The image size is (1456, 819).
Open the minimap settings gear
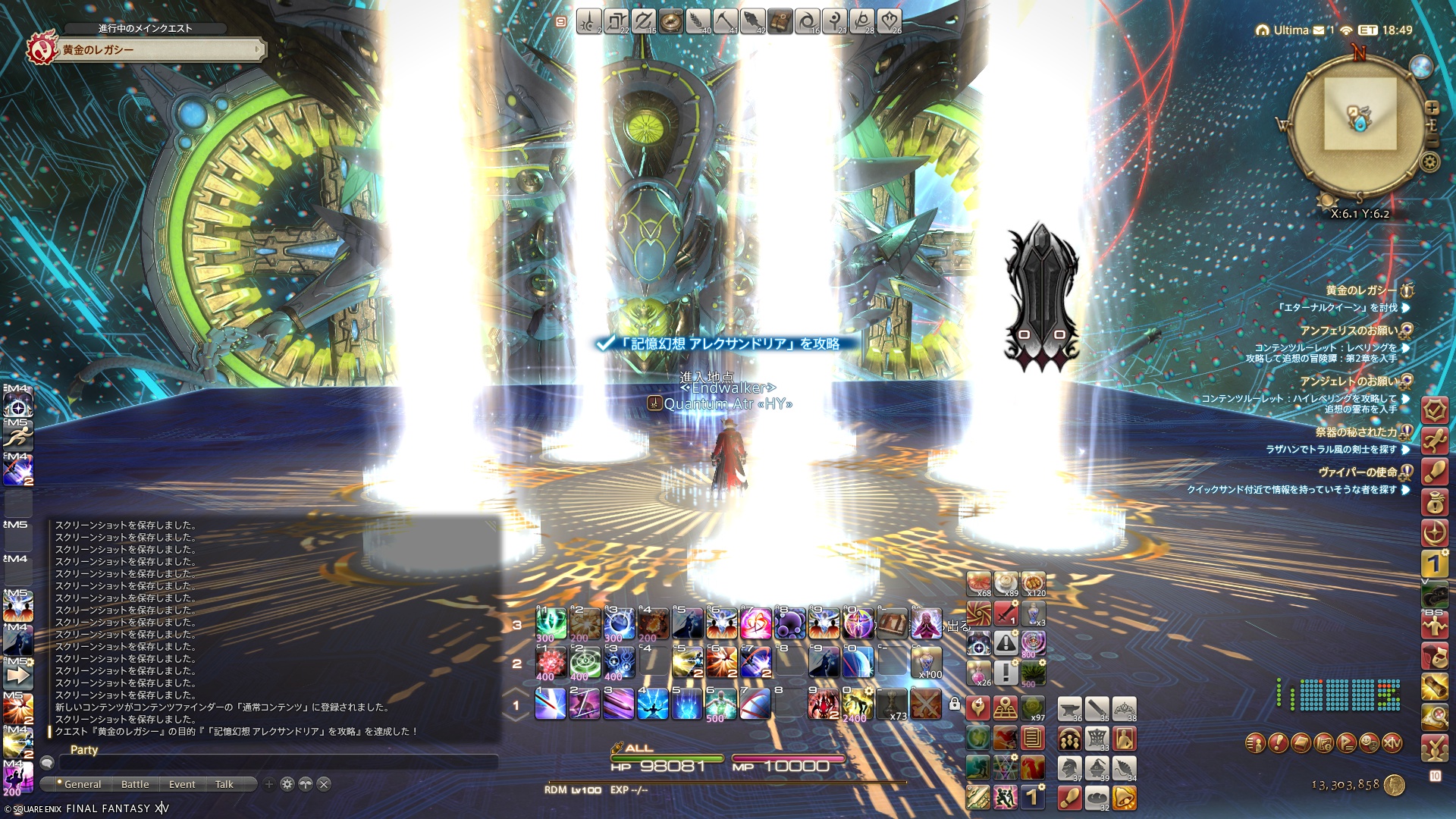pyautogui.click(x=1430, y=161)
